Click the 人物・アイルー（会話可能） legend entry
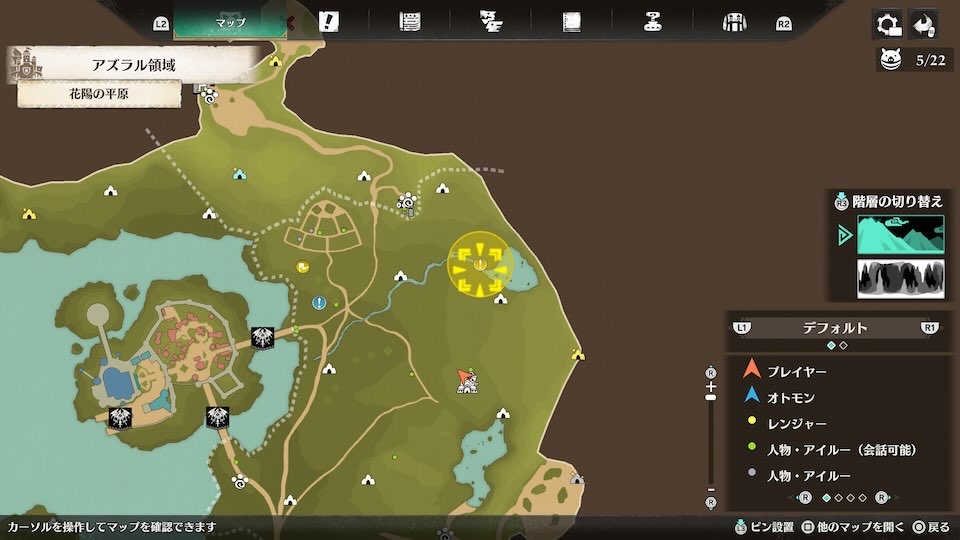The width and height of the screenshot is (960, 540). click(x=840, y=449)
